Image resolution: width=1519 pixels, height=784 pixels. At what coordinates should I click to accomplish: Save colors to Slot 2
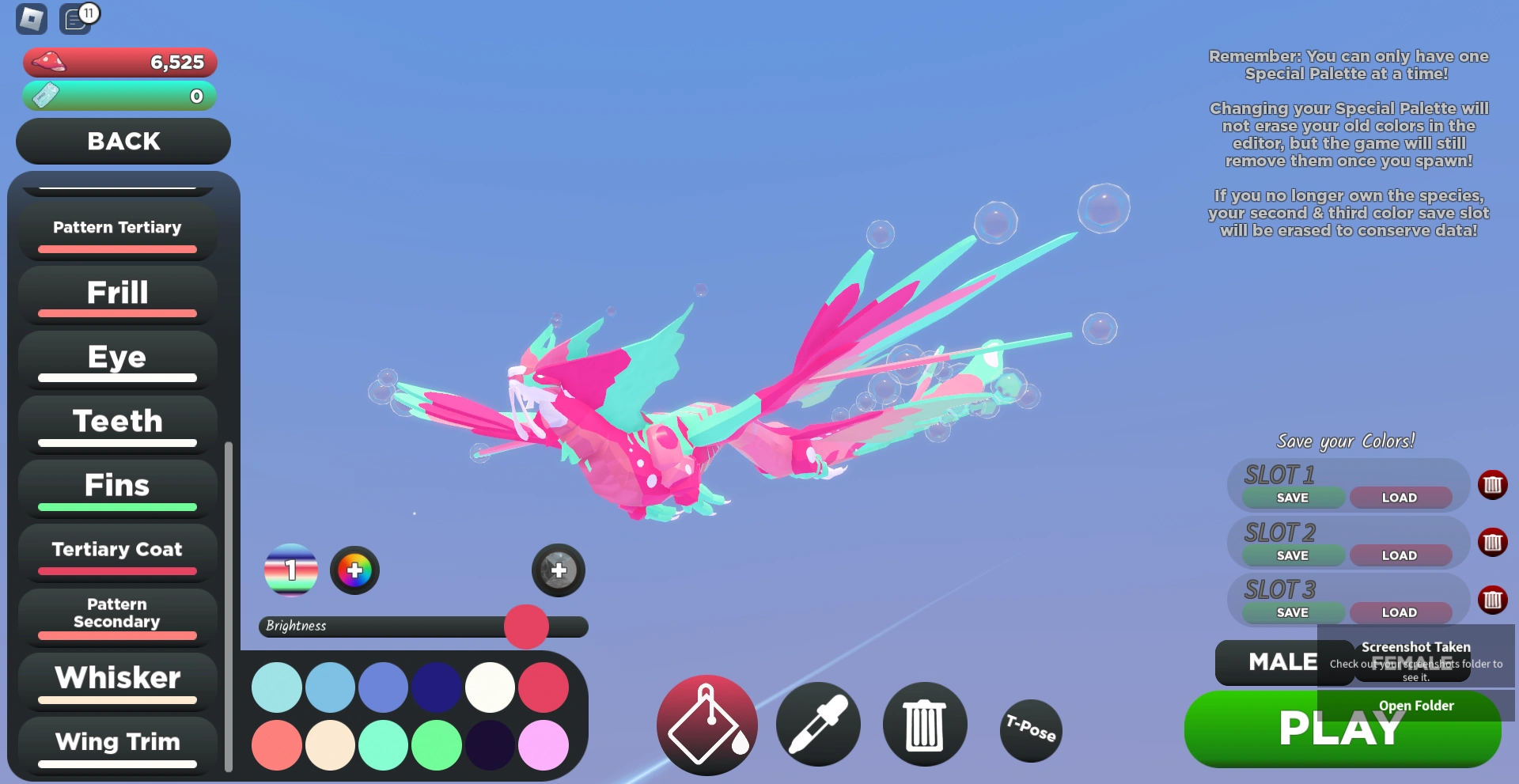point(1292,555)
